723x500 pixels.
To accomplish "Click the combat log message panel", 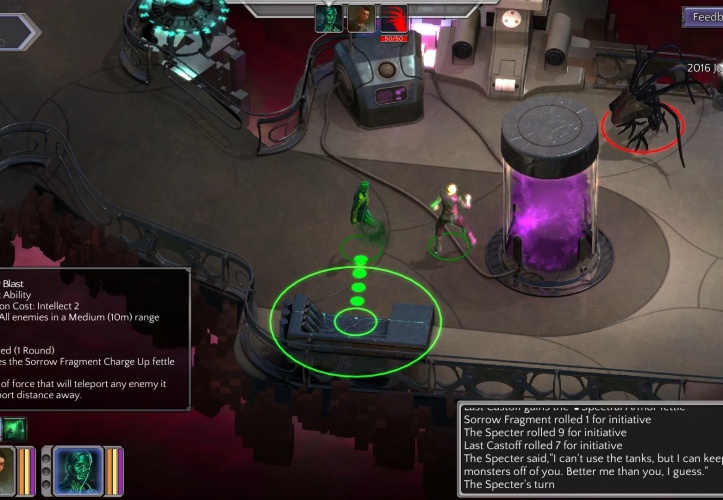I will (590, 448).
